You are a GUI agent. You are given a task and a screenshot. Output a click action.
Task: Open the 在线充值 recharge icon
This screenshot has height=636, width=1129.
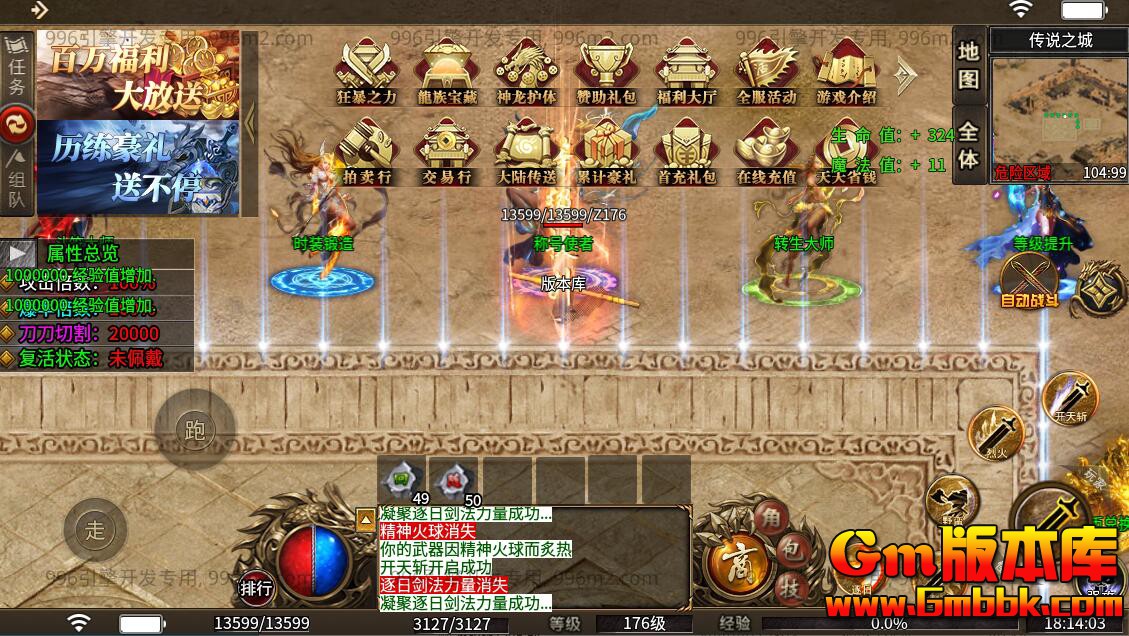(766, 151)
